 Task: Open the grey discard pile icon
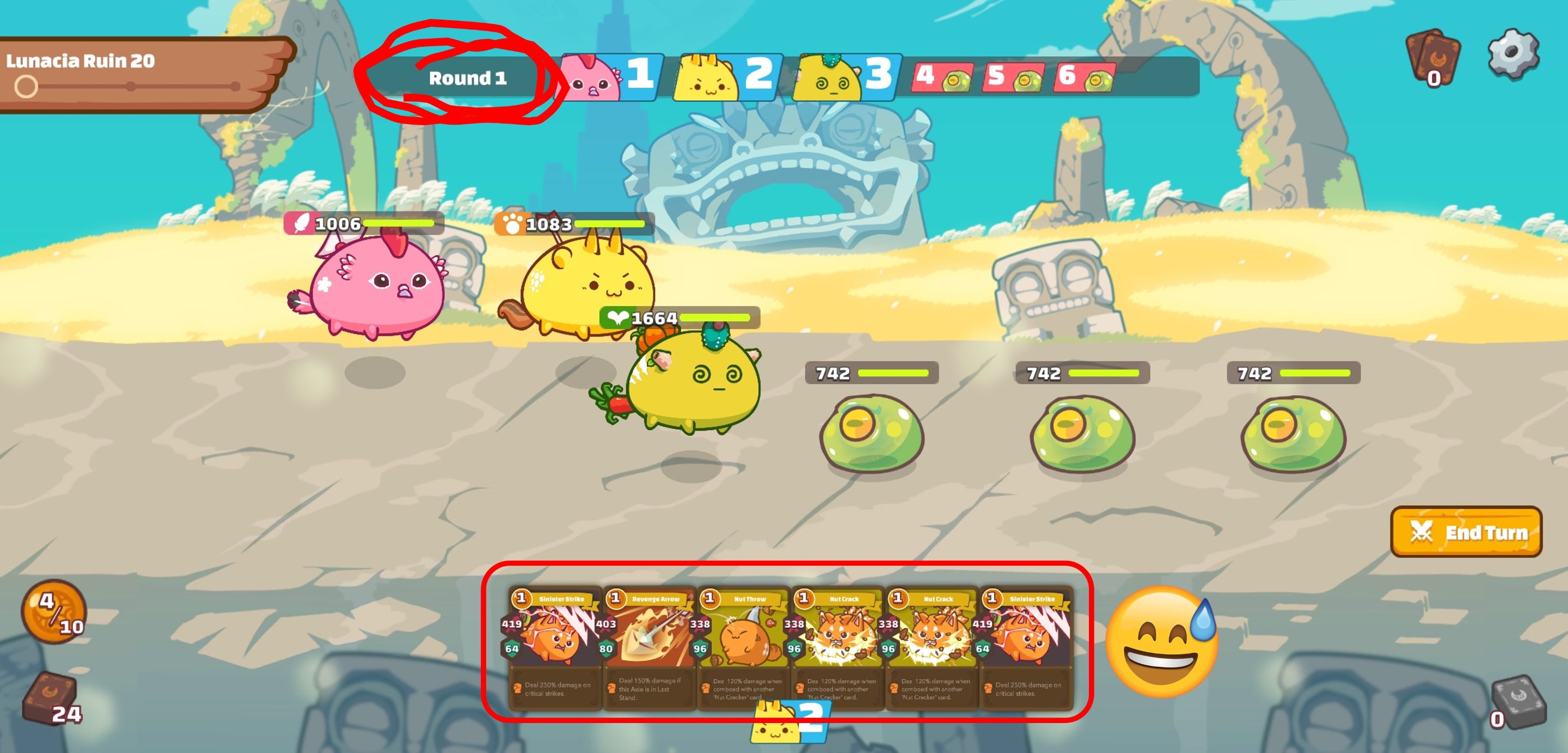[1517, 701]
